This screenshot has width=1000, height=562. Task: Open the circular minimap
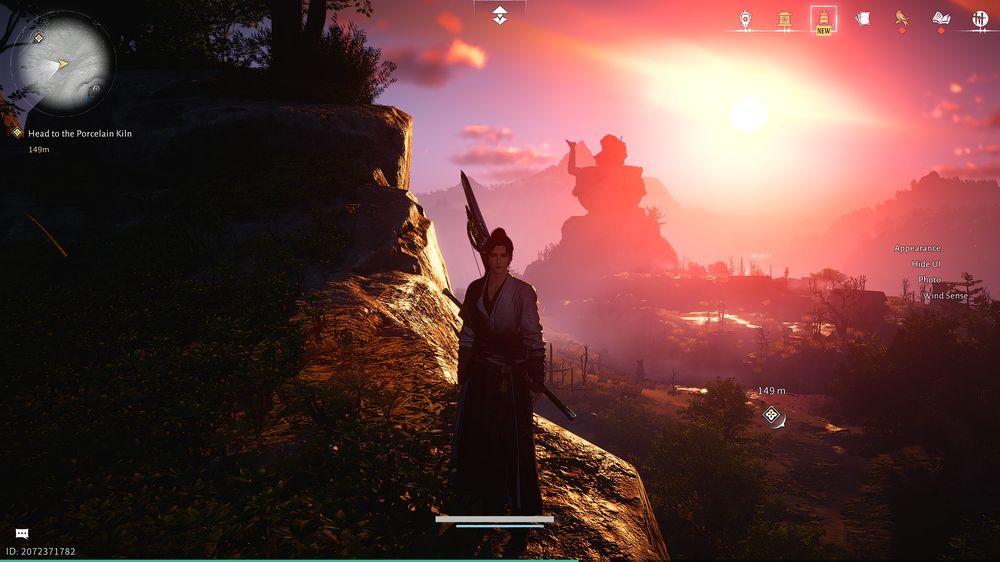click(x=62, y=64)
